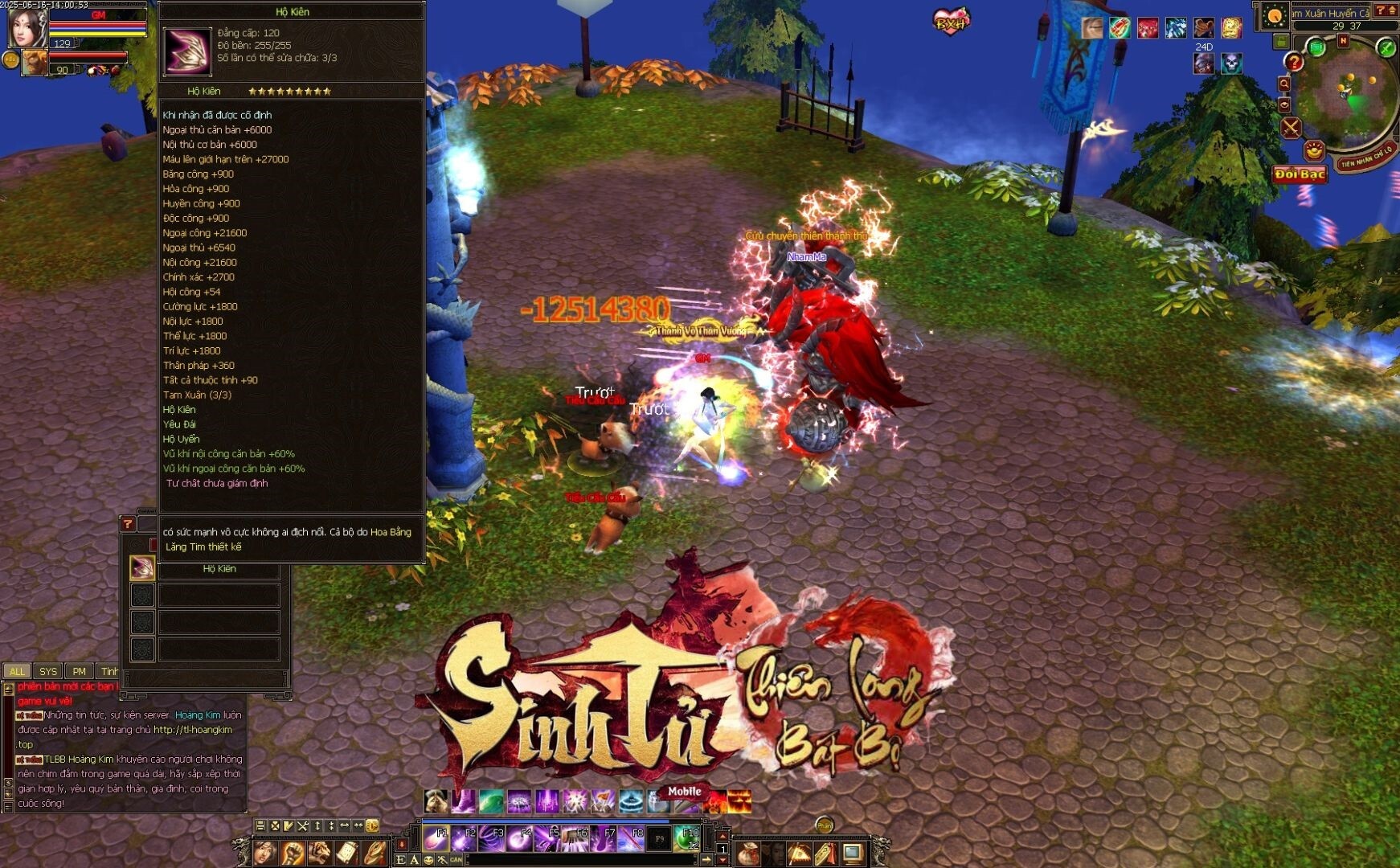
Task: Click the Đổi Bạc button
Action: tap(1300, 174)
